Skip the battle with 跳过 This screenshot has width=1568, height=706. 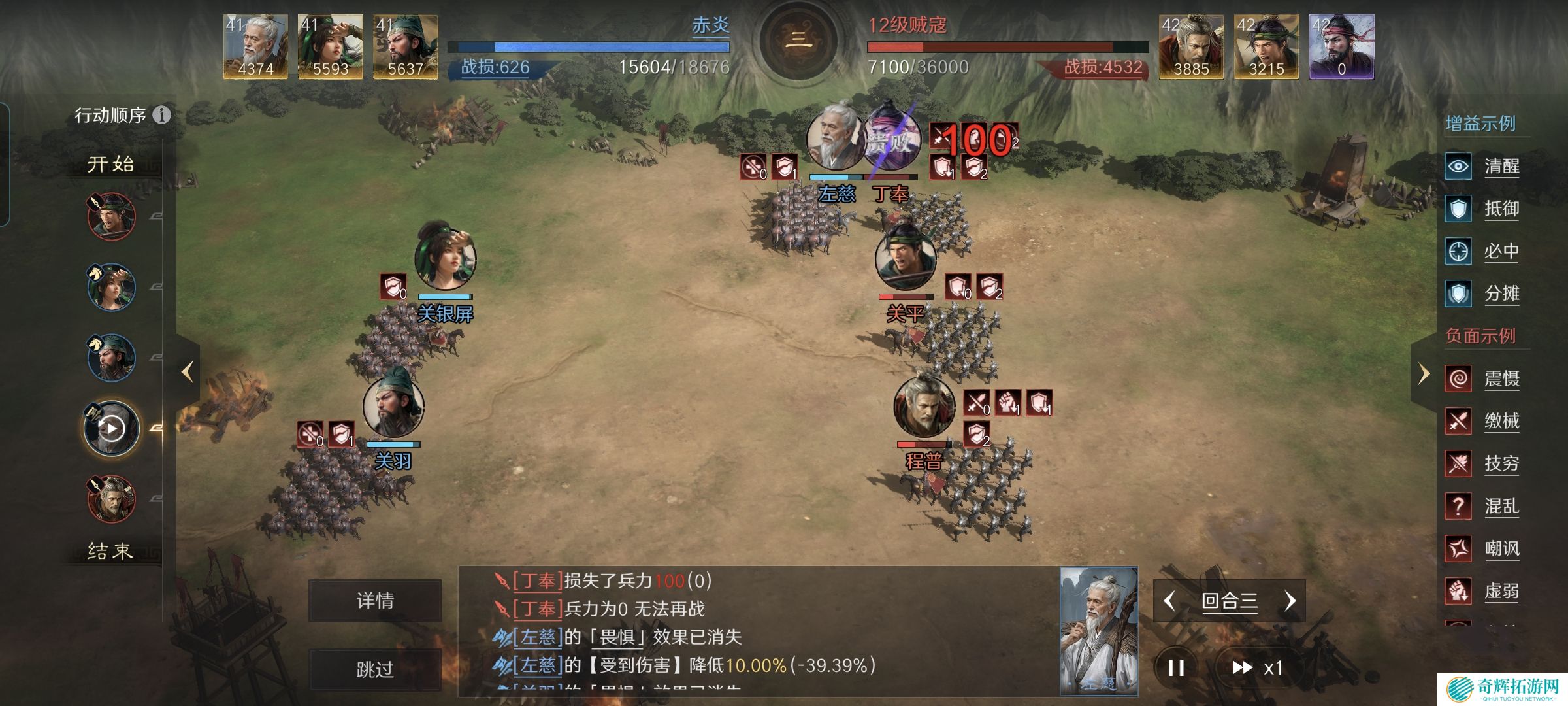[x=375, y=669]
